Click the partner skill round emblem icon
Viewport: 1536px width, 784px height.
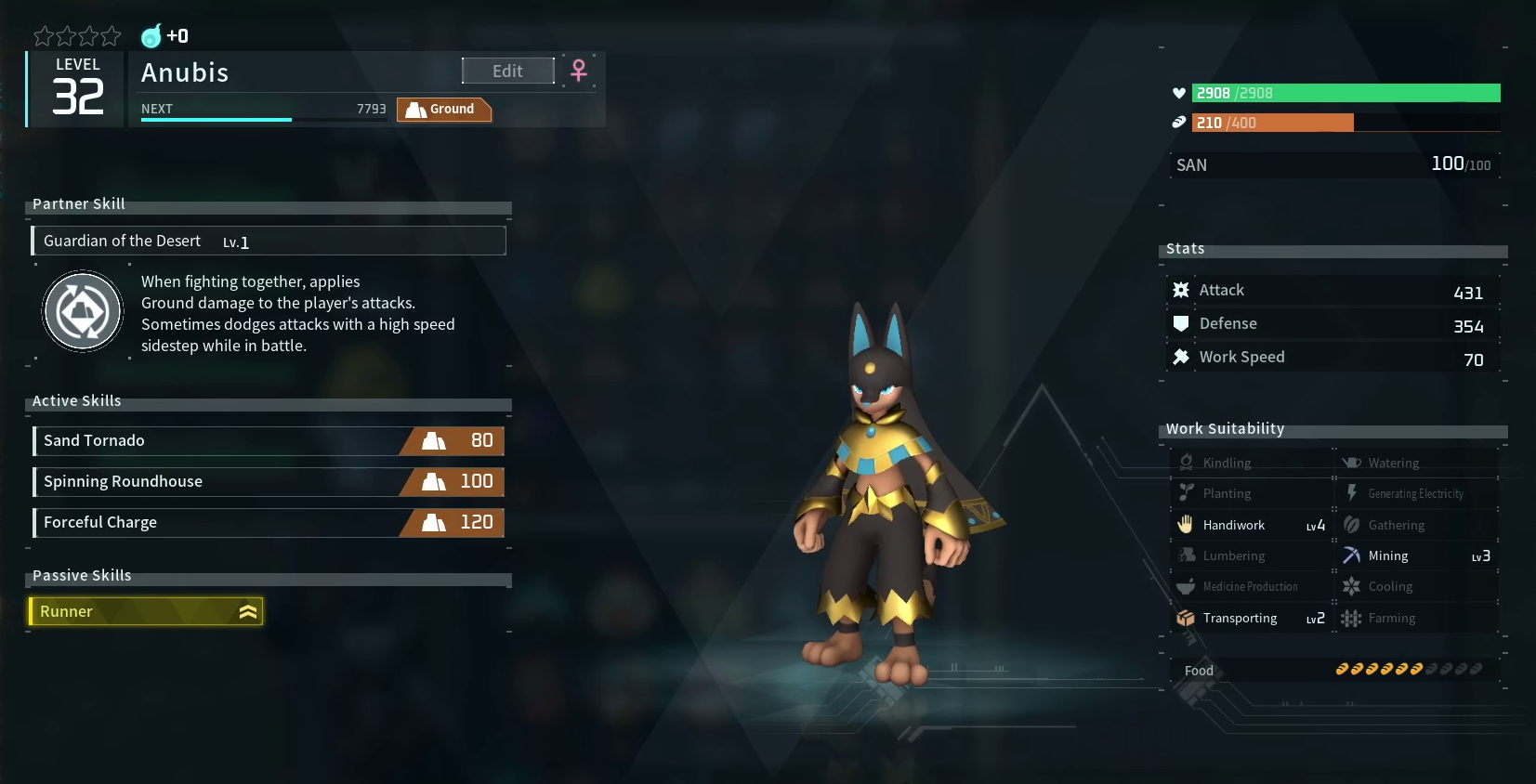click(83, 311)
